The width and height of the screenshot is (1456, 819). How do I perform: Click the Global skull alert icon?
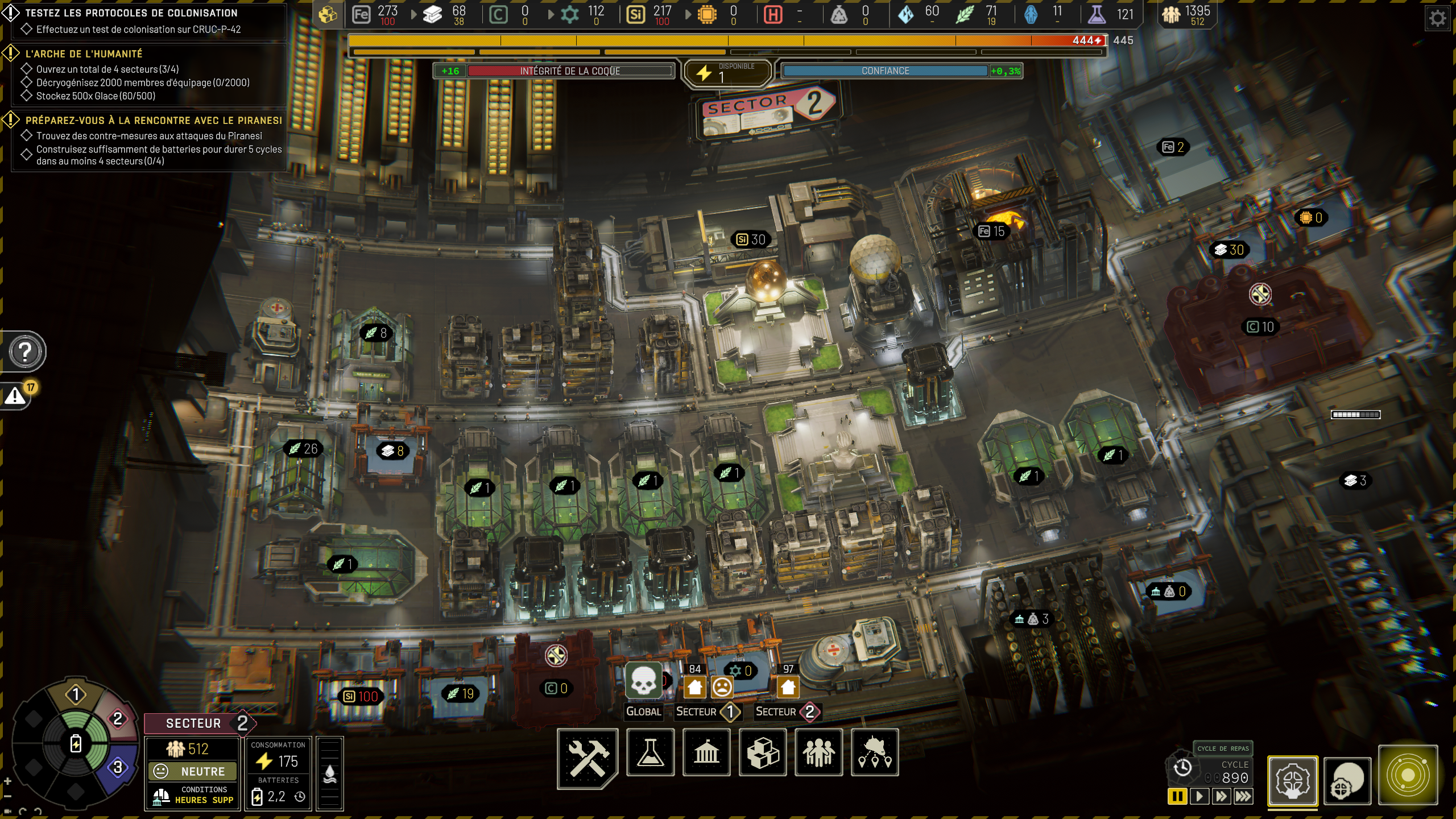pyautogui.click(x=643, y=681)
